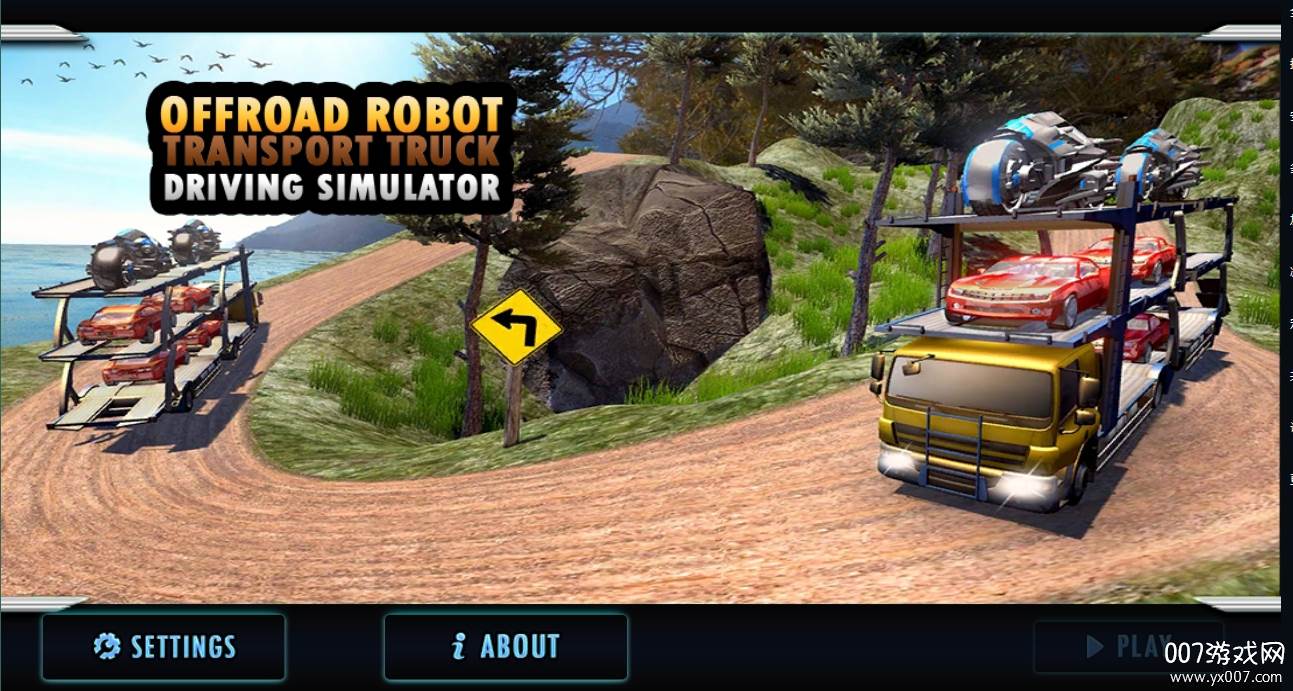Start the game with Play
1293x691 pixels.
[1127, 646]
